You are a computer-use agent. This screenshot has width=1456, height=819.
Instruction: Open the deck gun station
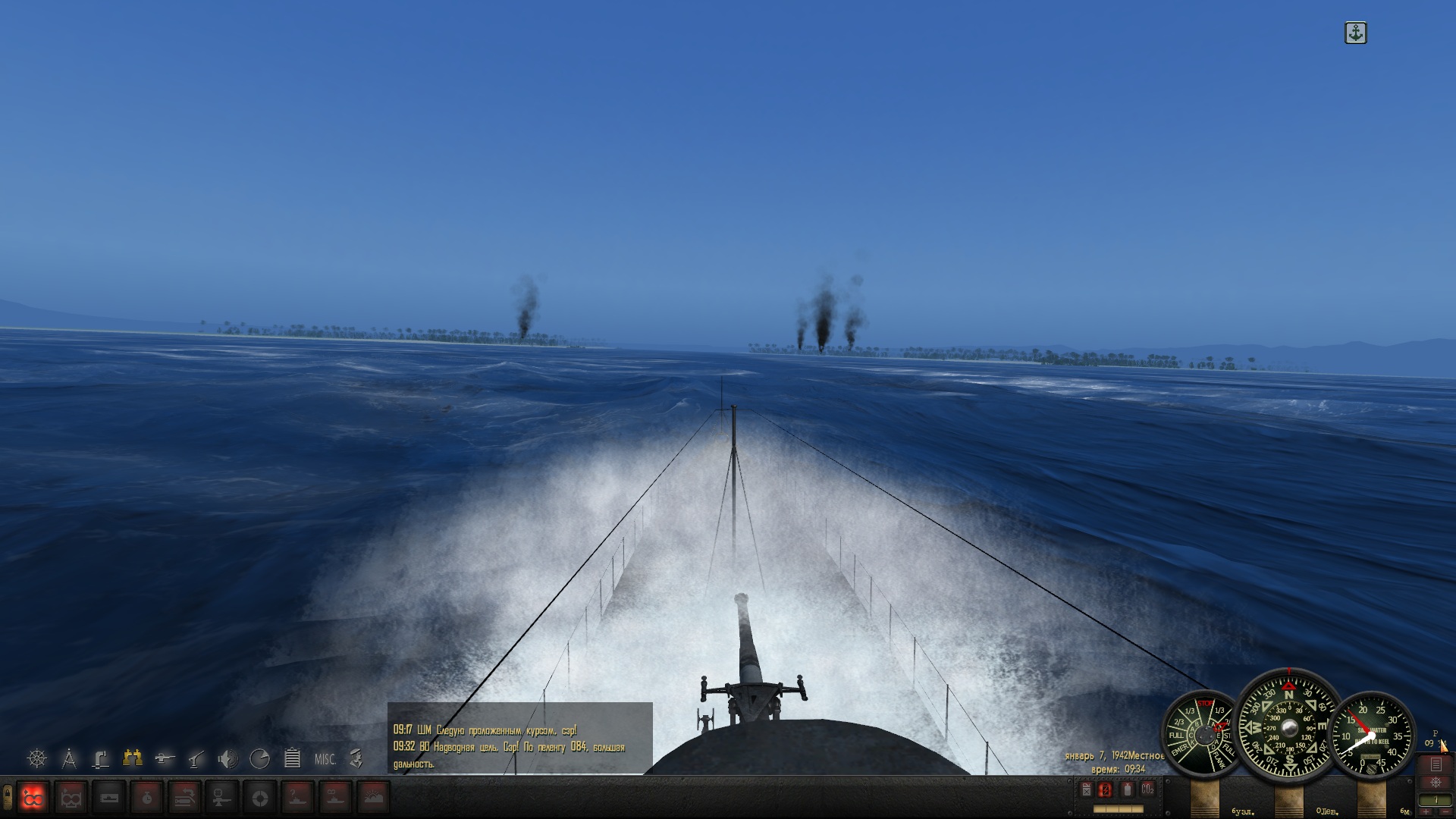pos(165,758)
